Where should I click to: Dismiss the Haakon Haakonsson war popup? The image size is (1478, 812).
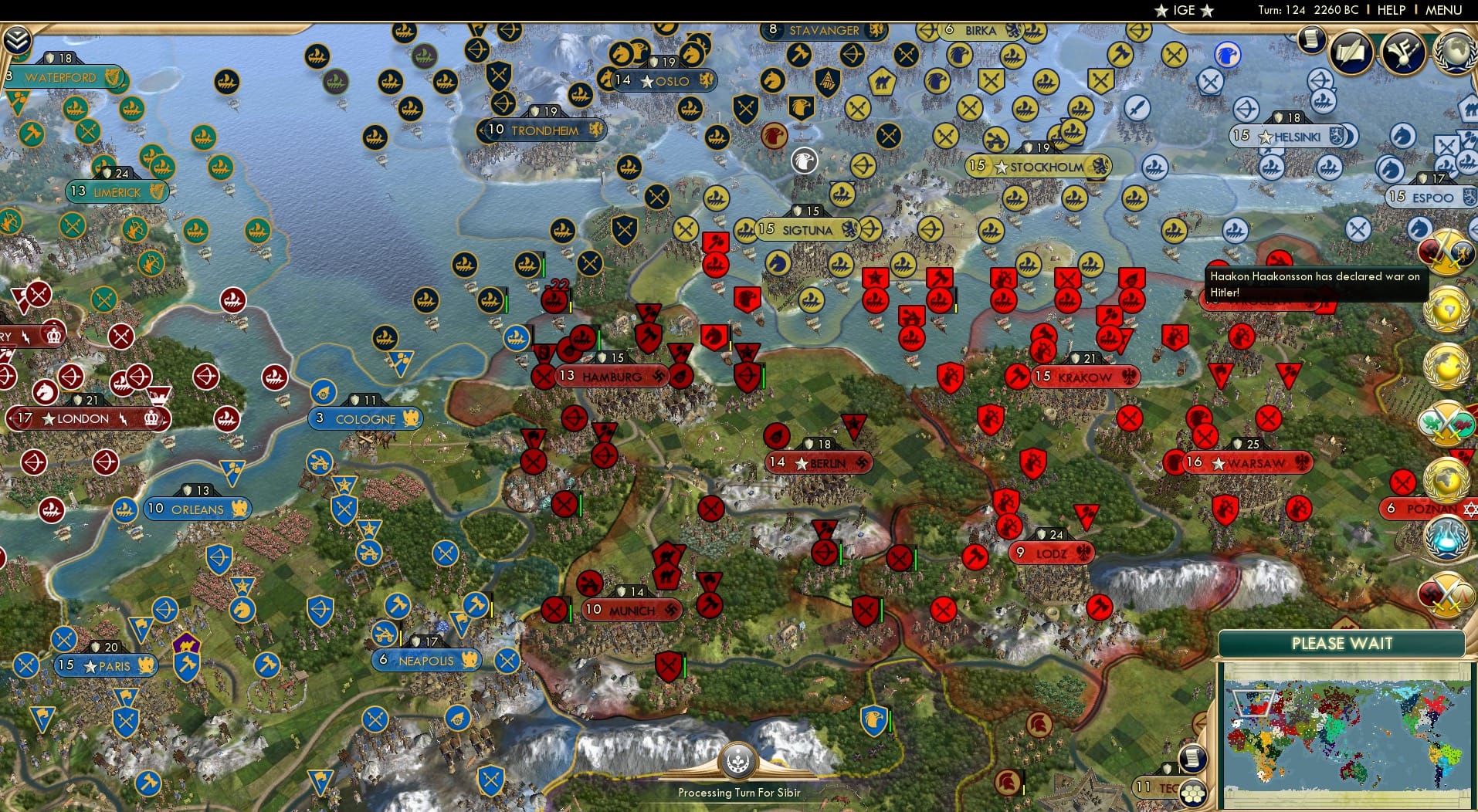coord(1317,285)
